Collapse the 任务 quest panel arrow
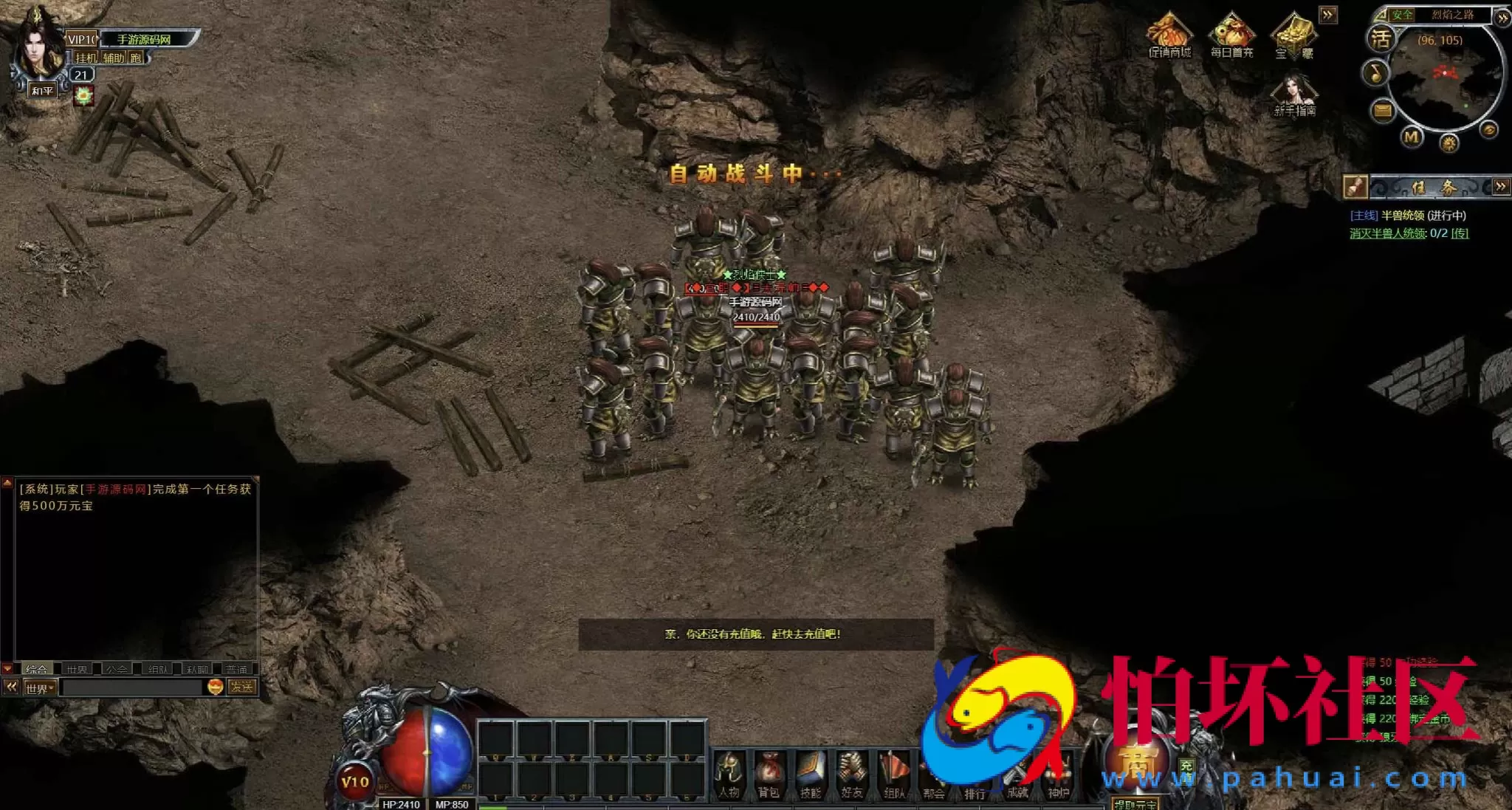Viewport: 1512px width, 810px height. click(x=1500, y=187)
